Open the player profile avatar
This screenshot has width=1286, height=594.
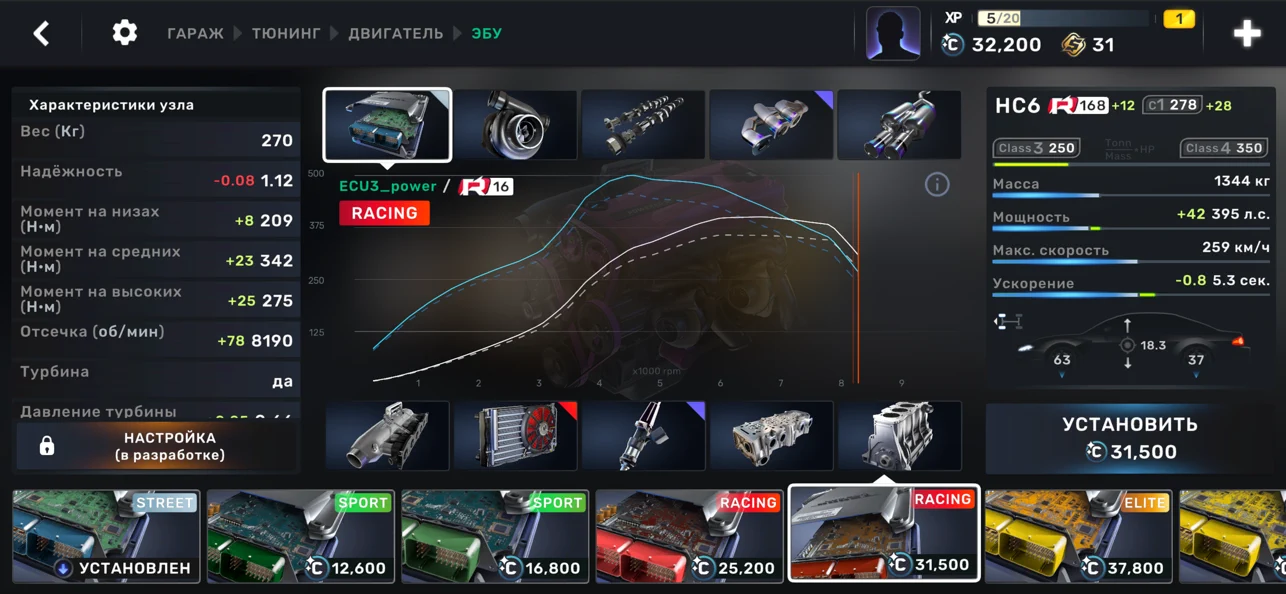click(892, 34)
